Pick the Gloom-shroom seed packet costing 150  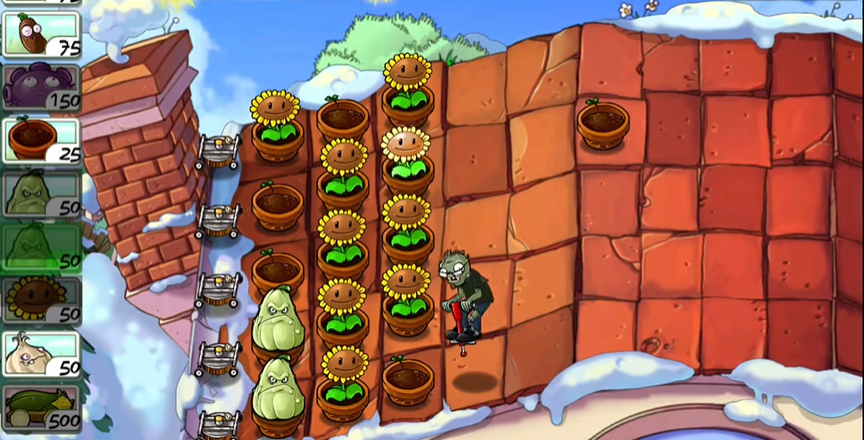coord(42,87)
